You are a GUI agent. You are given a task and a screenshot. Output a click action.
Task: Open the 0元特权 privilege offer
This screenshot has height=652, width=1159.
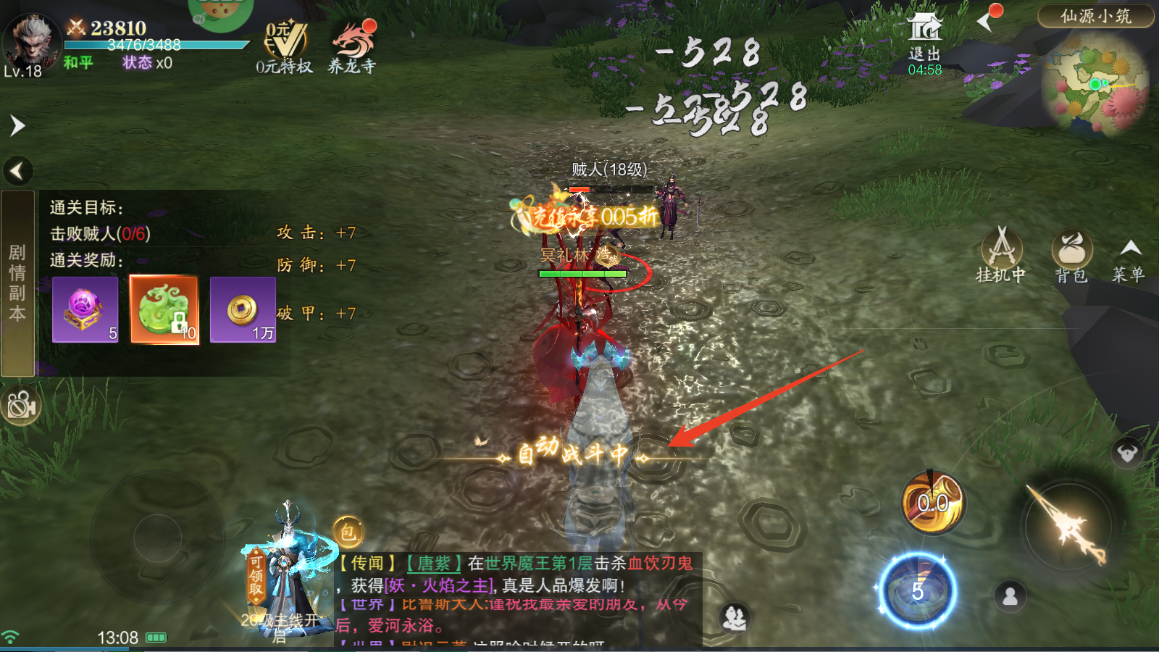(x=284, y=47)
